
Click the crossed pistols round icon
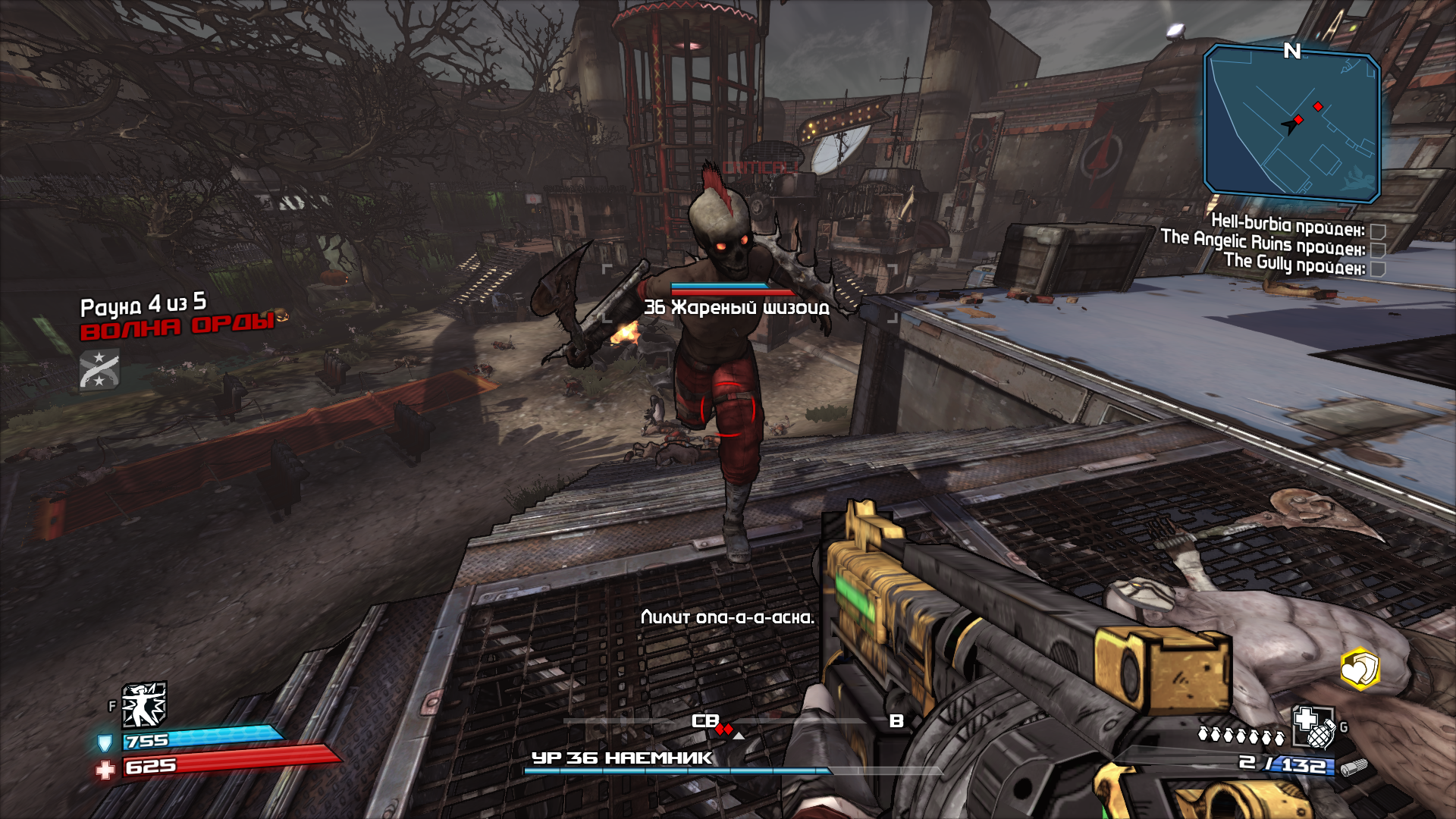click(99, 370)
